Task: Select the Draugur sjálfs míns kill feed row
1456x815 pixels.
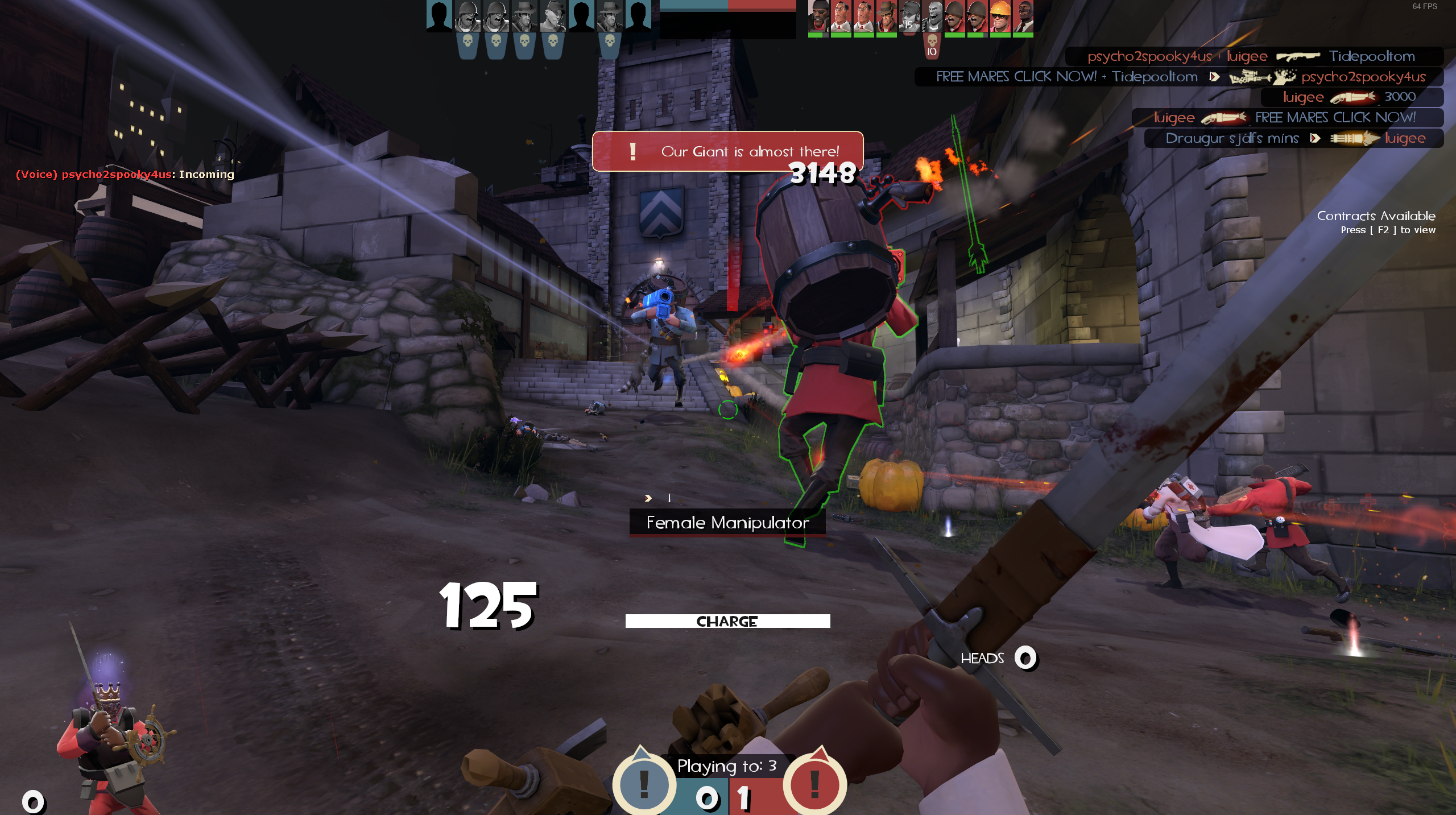Action: coord(1294,138)
